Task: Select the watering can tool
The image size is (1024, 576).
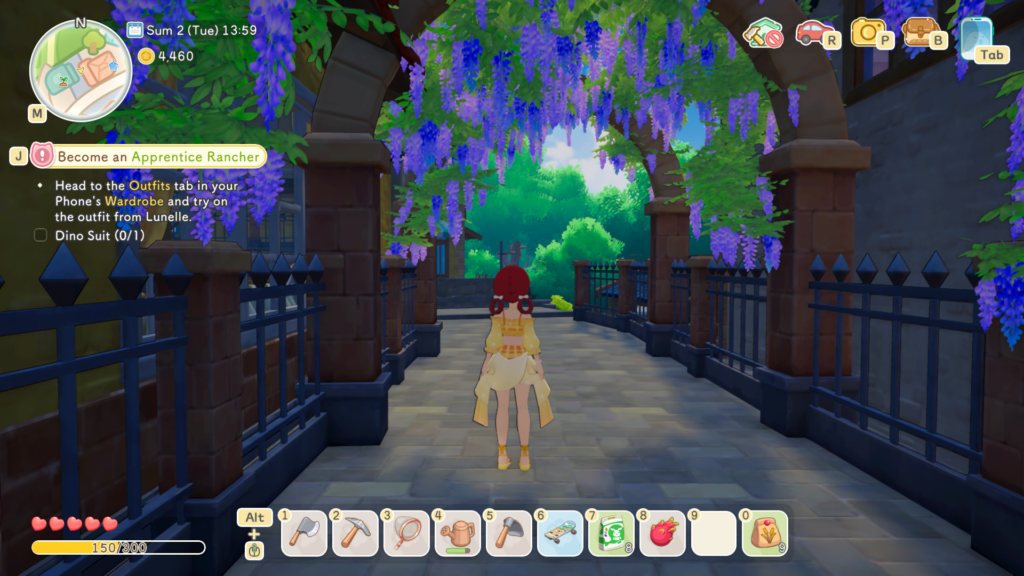Action: click(x=457, y=533)
